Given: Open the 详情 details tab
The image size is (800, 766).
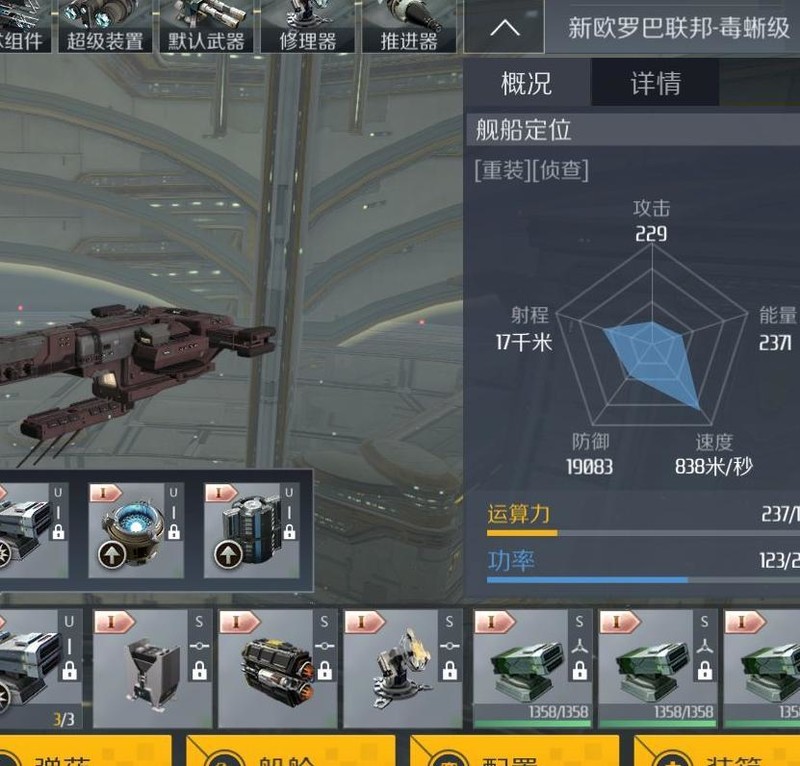Looking at the screenshot, I should click(x=655, y=83).
